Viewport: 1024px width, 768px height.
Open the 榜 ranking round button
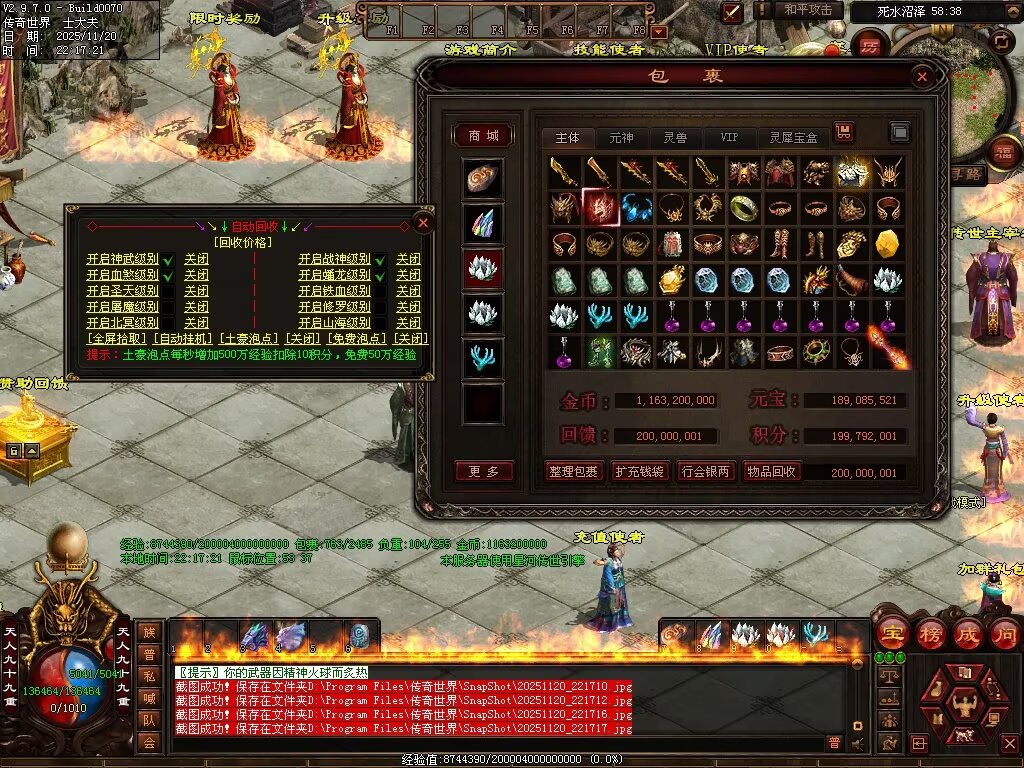click(x=930, y=634)
